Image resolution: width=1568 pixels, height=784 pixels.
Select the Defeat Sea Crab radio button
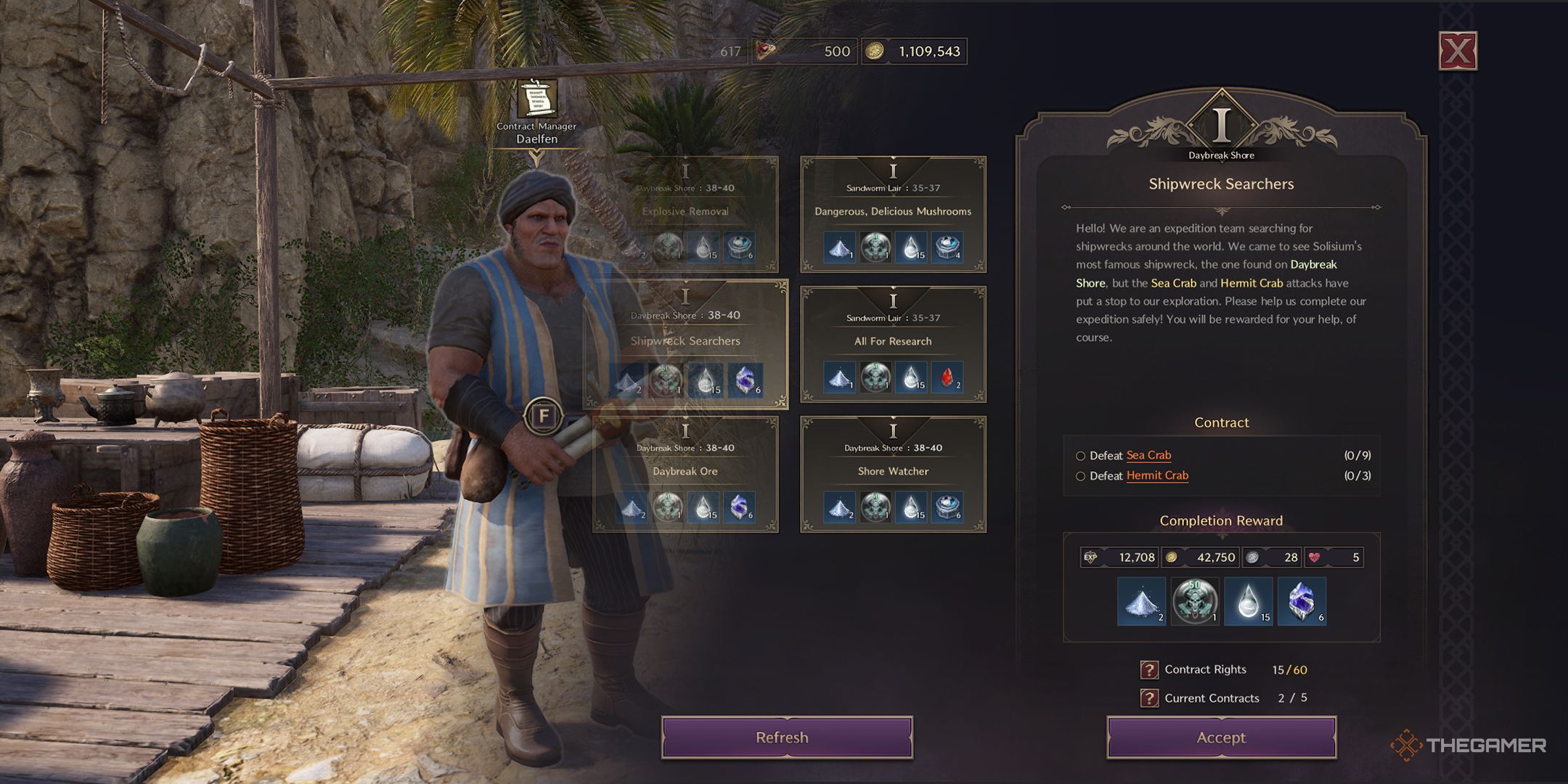point(1082,454)
